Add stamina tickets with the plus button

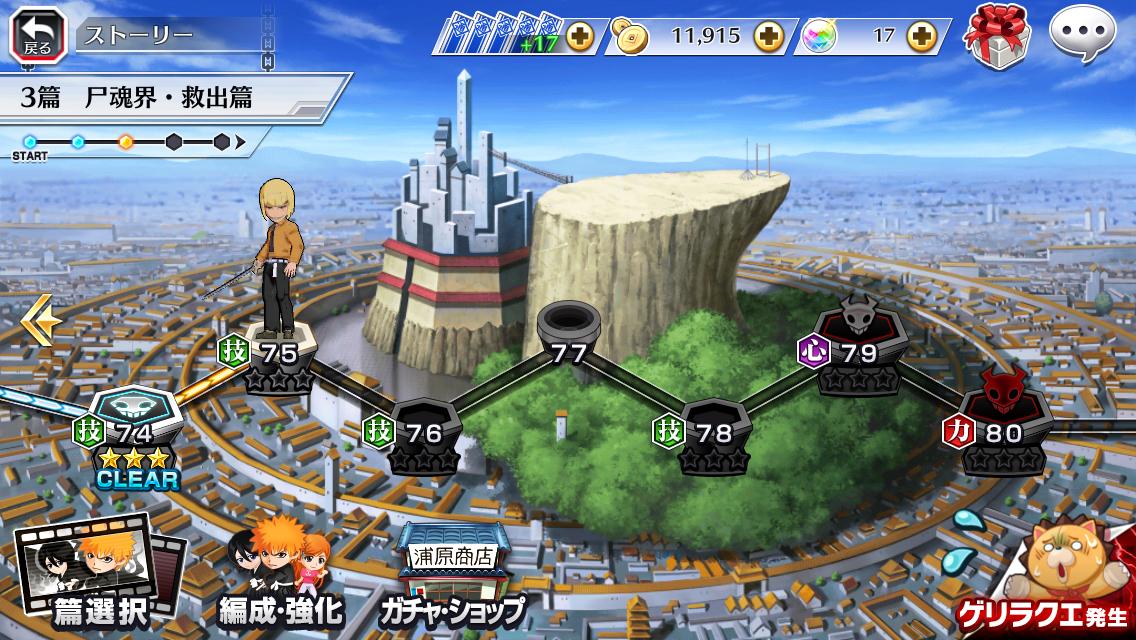pyautogui.click(x=580, y=37)
